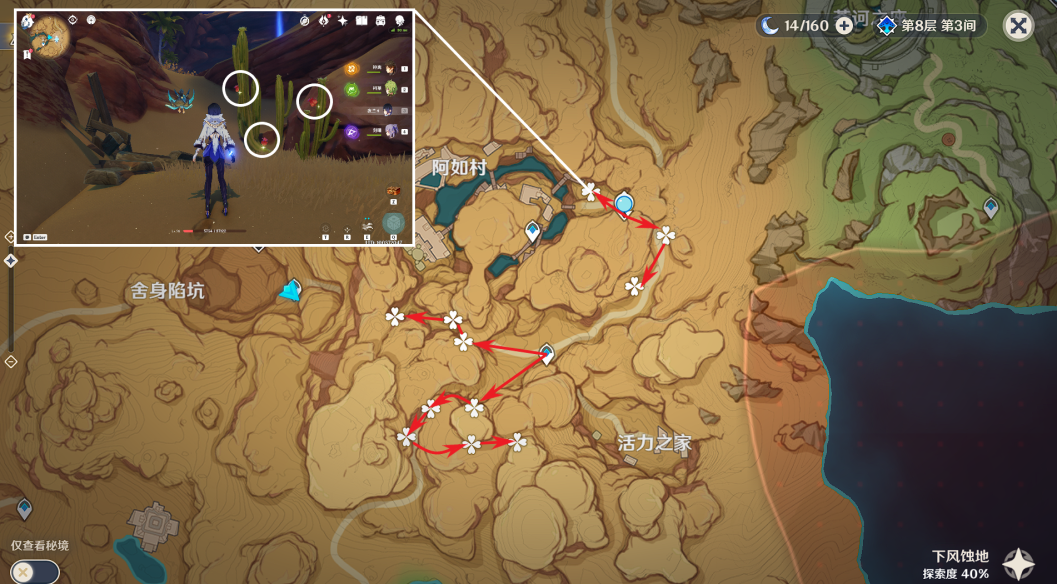The width and height of the screenshot is (1057, 584).
Task: Select the blue marker next to 舍身陷坑
Action: click(x=290, y=291)
